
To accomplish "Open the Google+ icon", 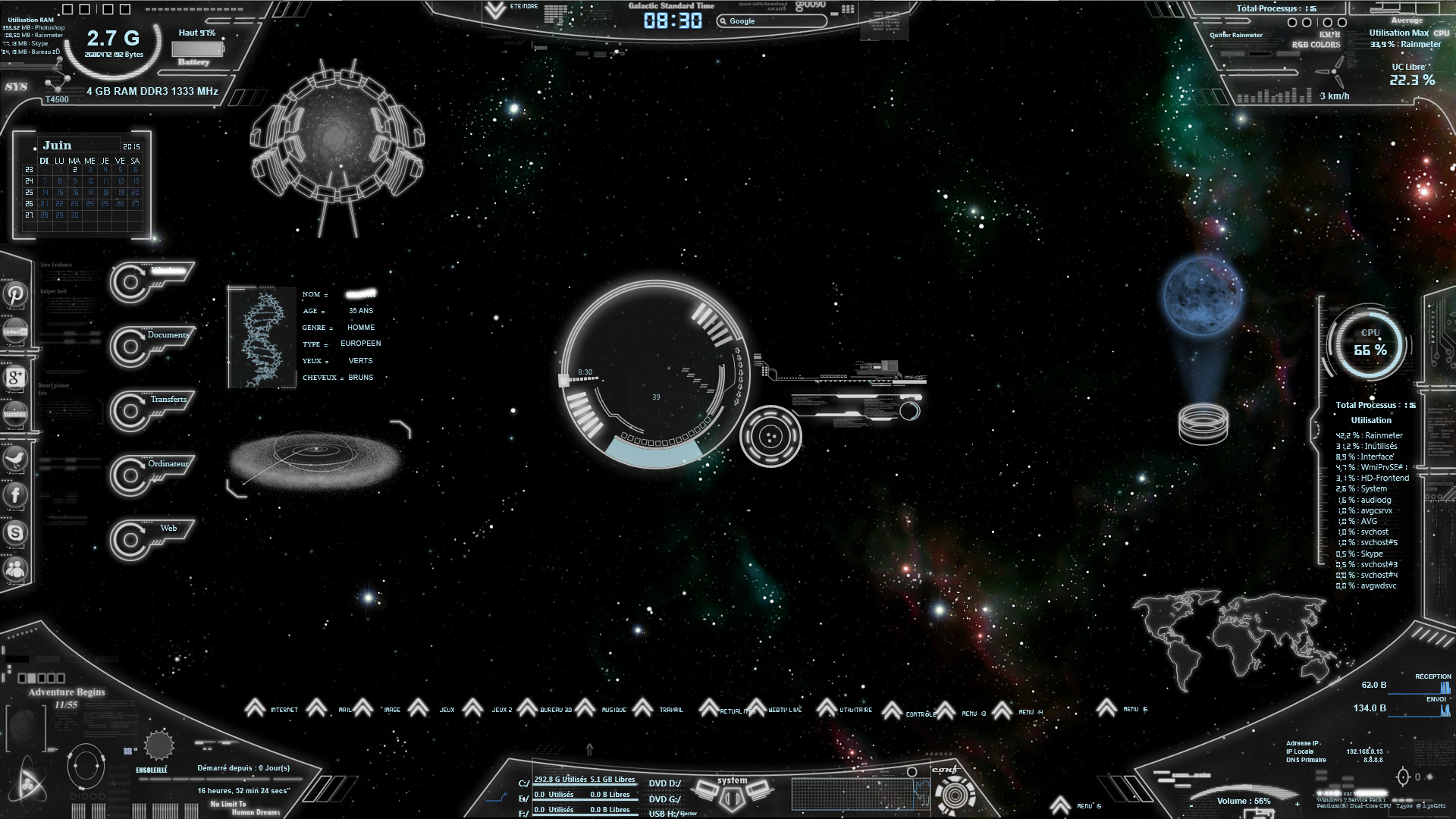I will pos(15,376).
